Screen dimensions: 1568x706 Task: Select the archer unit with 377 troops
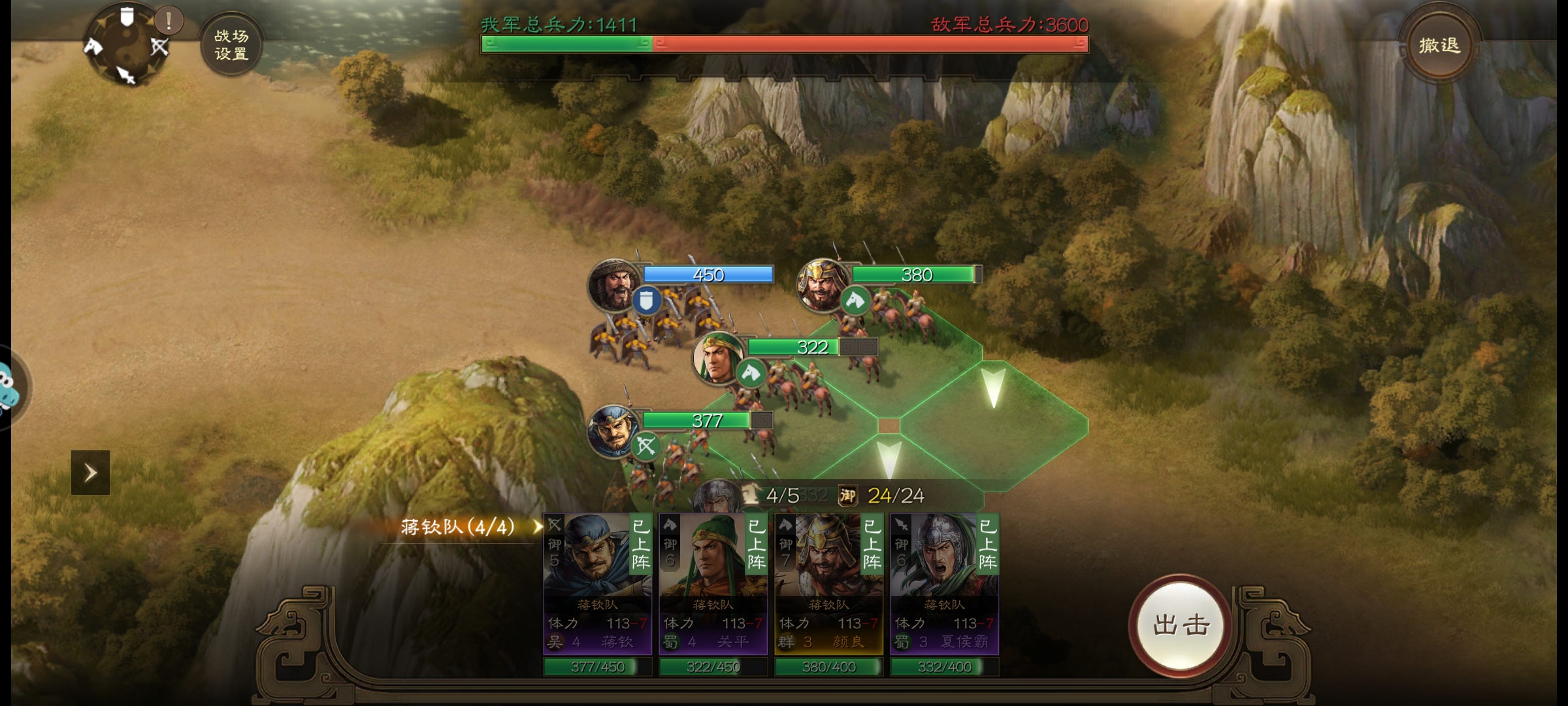pos(613,430)
